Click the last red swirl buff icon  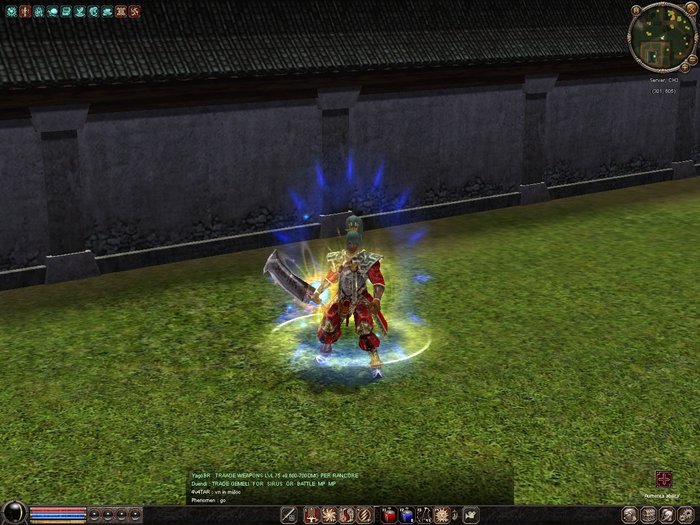(133, 11)
